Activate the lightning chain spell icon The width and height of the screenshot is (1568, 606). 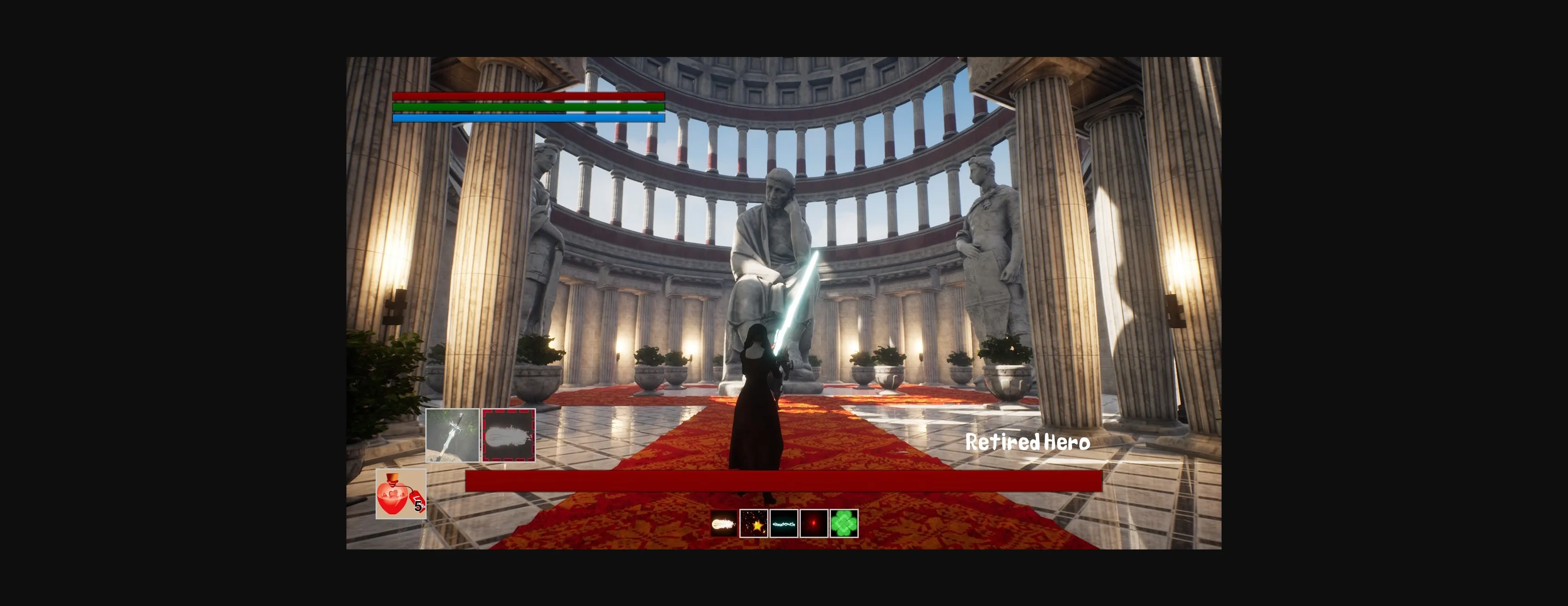click(x=784, y=524)
